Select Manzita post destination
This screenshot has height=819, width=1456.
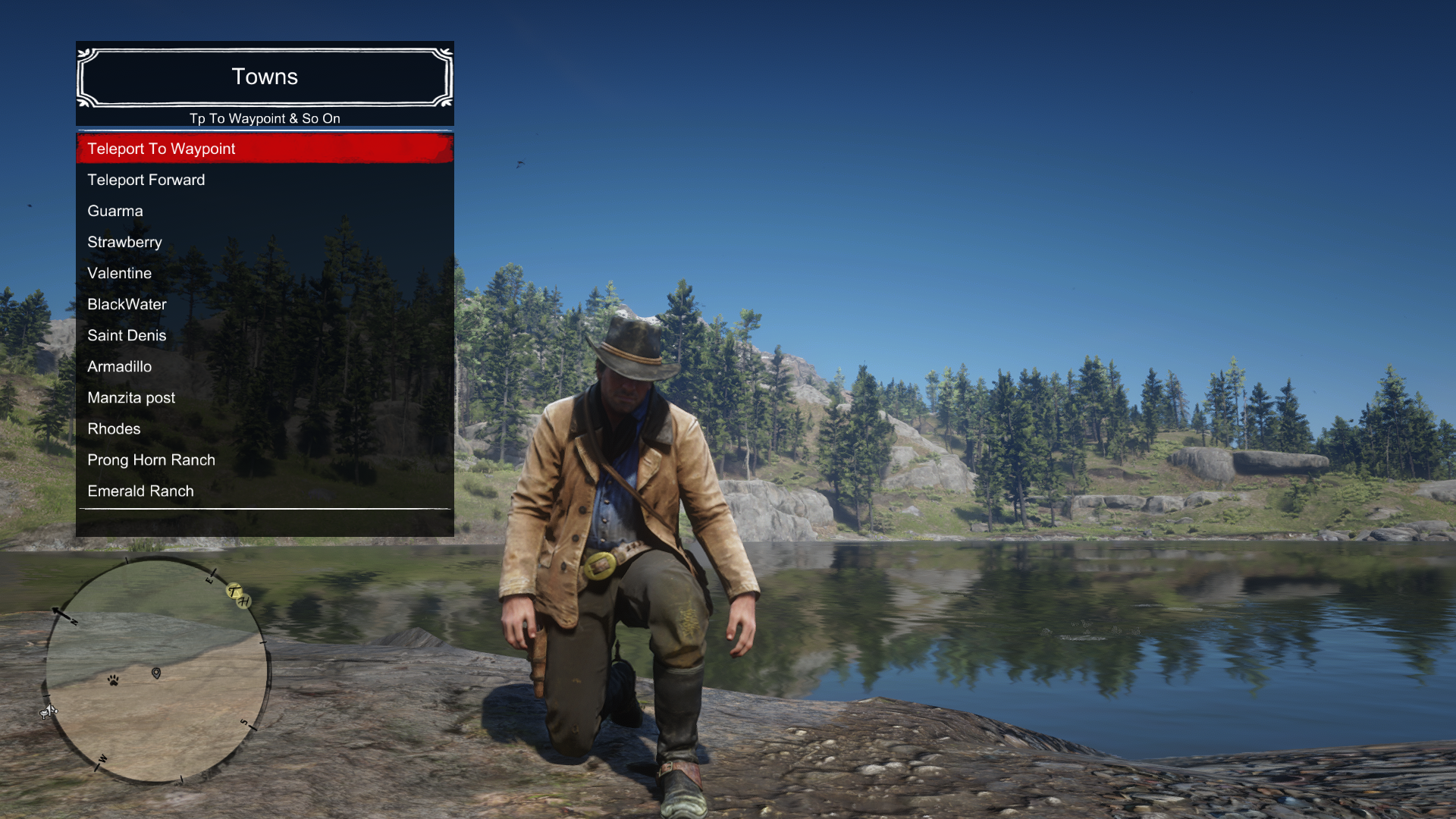click(x=265, y=397)
